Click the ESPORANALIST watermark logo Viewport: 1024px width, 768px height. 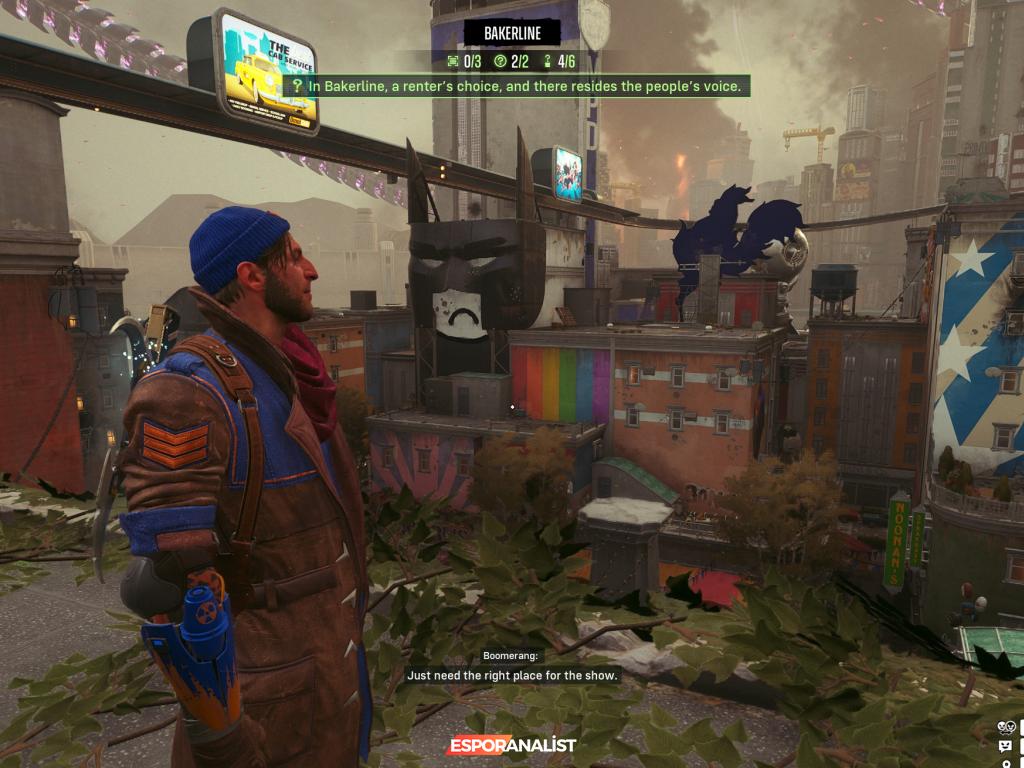511,745
